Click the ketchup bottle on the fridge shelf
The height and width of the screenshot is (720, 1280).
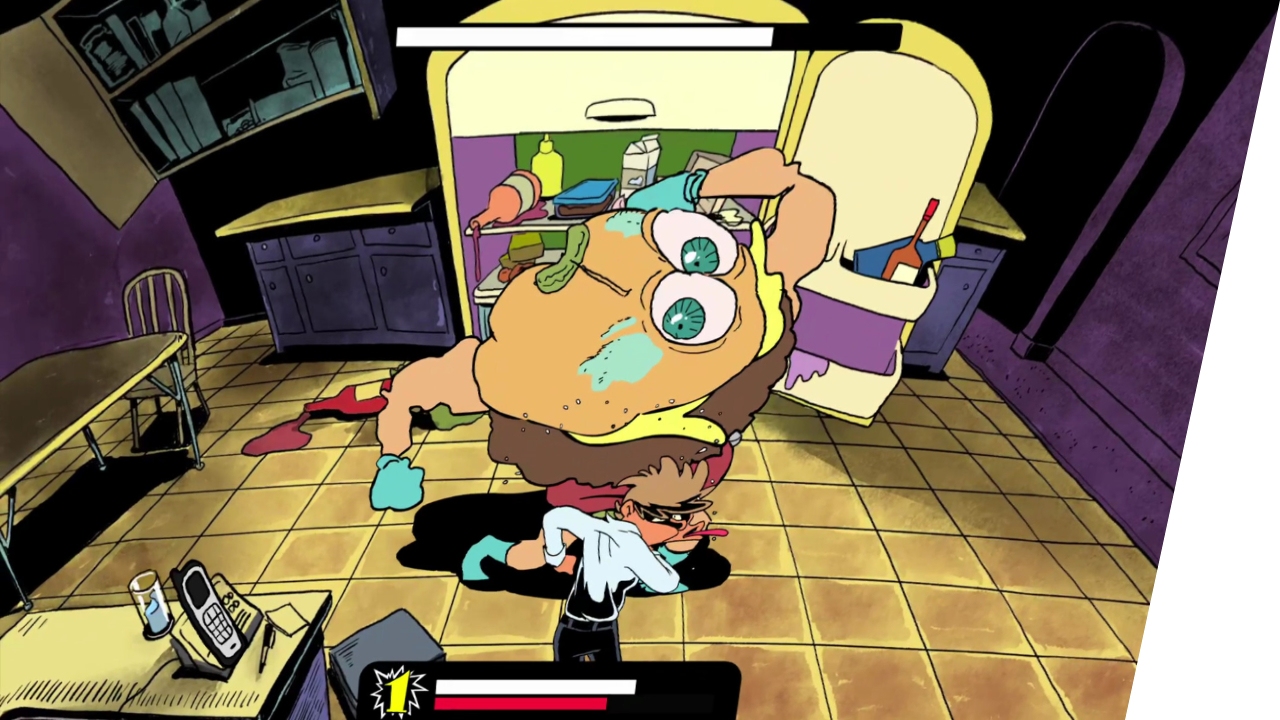508,197
